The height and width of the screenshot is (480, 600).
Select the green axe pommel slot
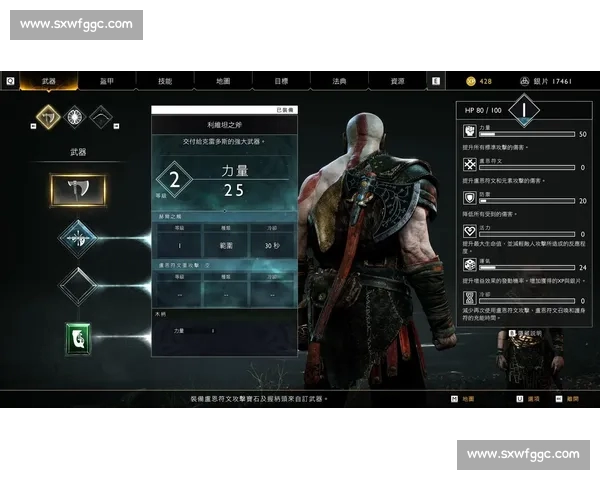coord(77,337)
